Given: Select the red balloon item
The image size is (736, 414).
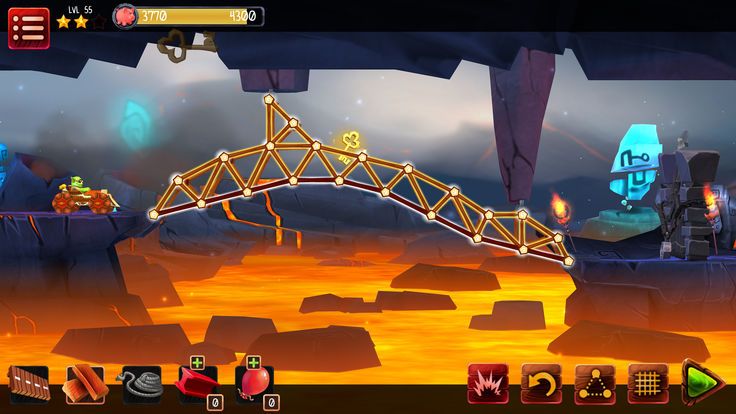Looking at the screenshot, I should (x=253, y=385).
